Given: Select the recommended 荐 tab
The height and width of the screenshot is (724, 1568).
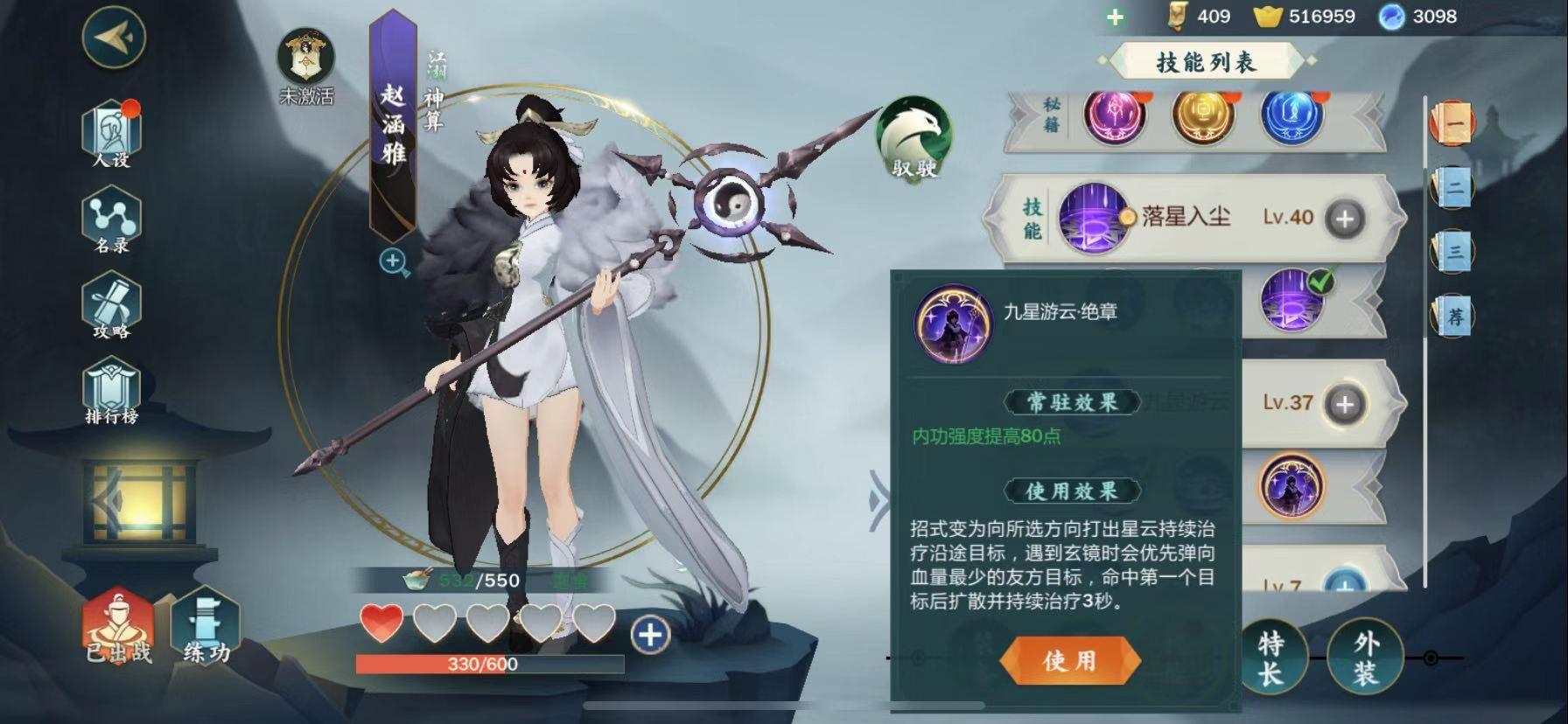Looking at the screenshot, I should pyautogui.click(x=1453, y=316).
